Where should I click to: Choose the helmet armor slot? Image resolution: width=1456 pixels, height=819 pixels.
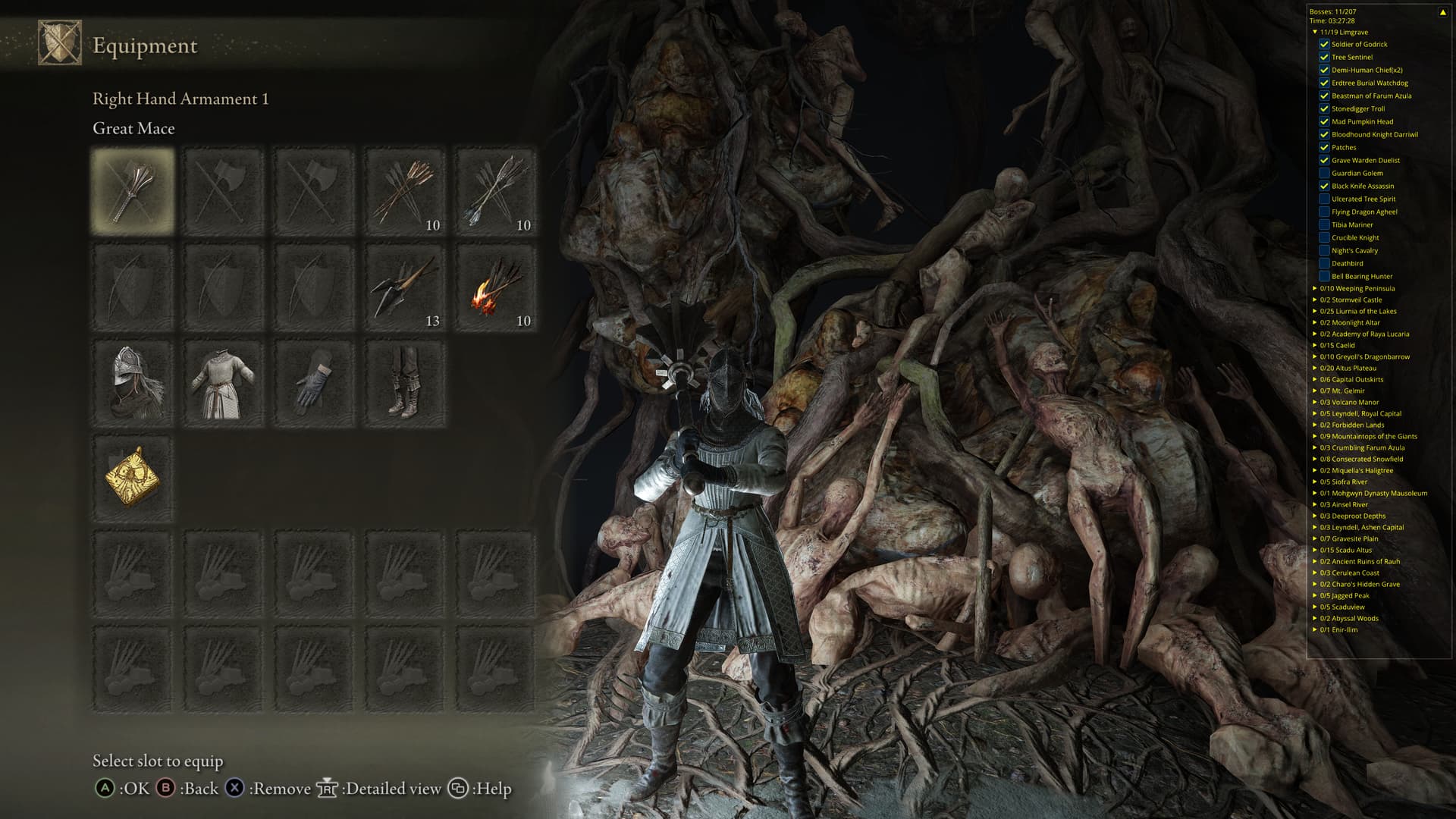click(133, 382)
